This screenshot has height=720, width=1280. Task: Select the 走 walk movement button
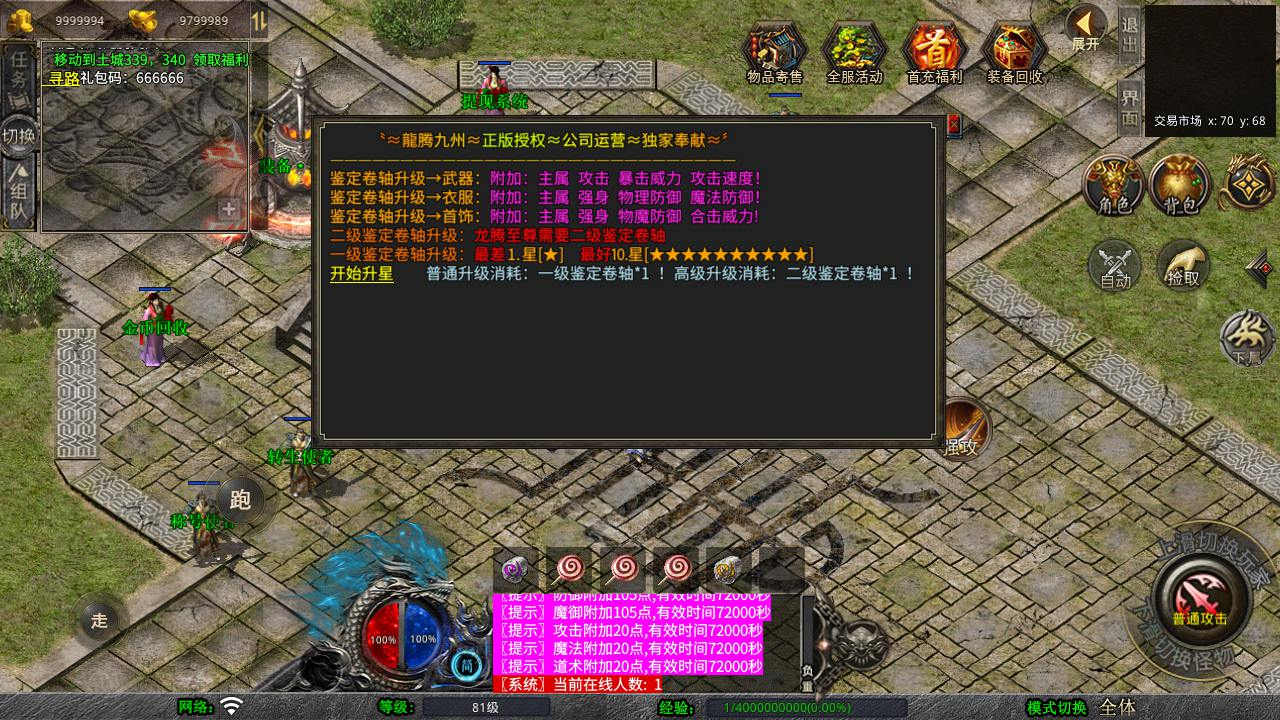(99, 620)
